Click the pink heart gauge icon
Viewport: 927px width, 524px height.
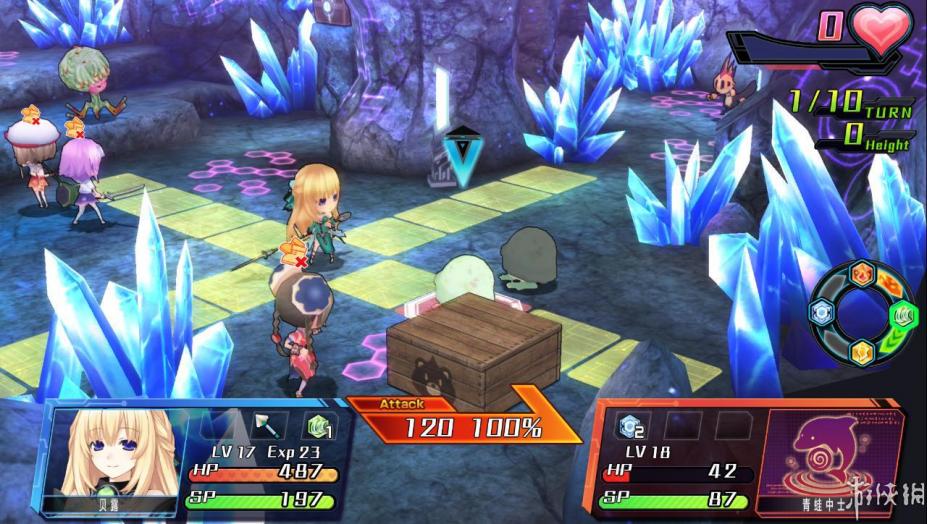pos(882,30)
